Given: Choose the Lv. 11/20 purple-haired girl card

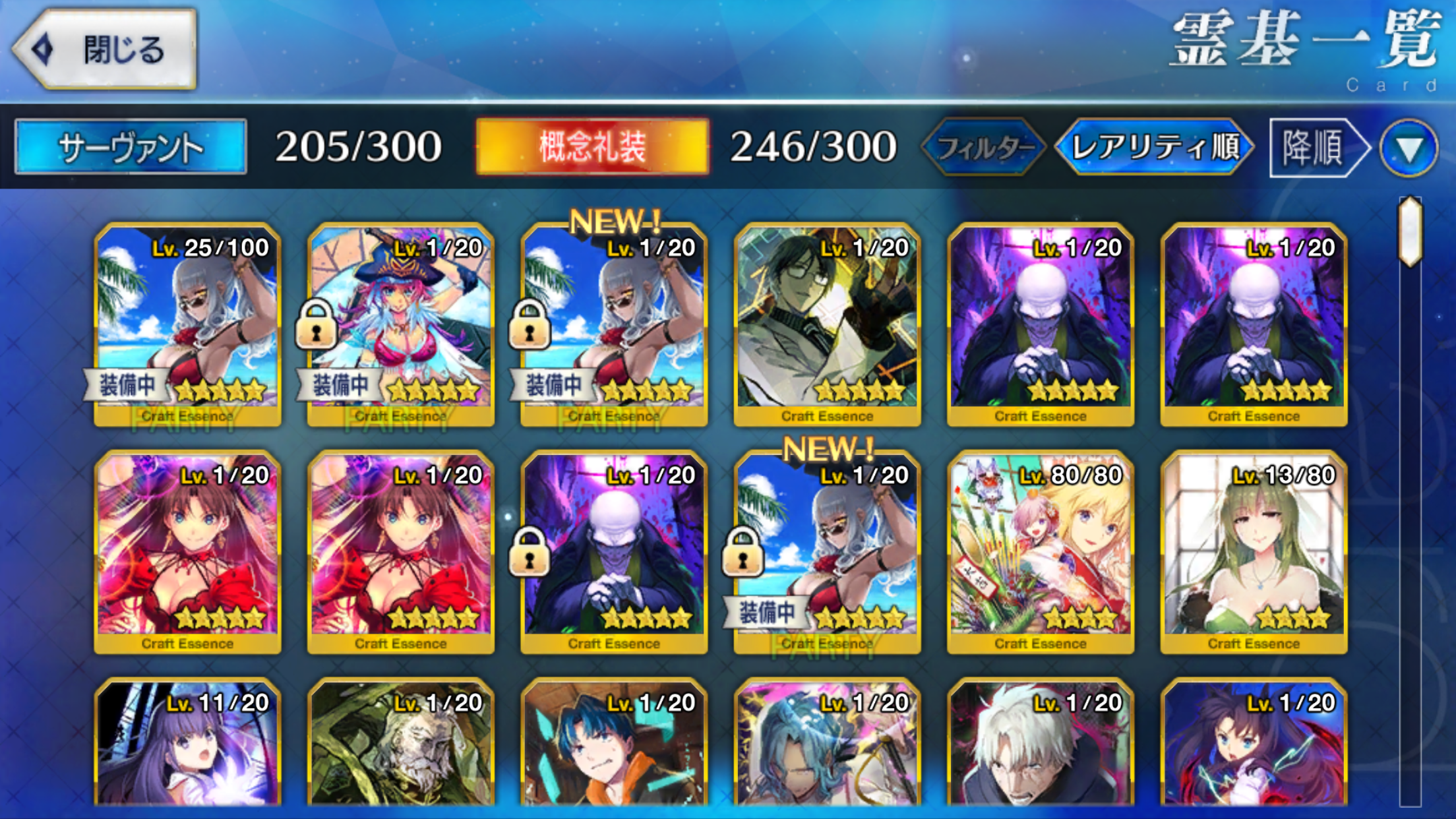Looking at the screenshot, I should coord(188,745).
